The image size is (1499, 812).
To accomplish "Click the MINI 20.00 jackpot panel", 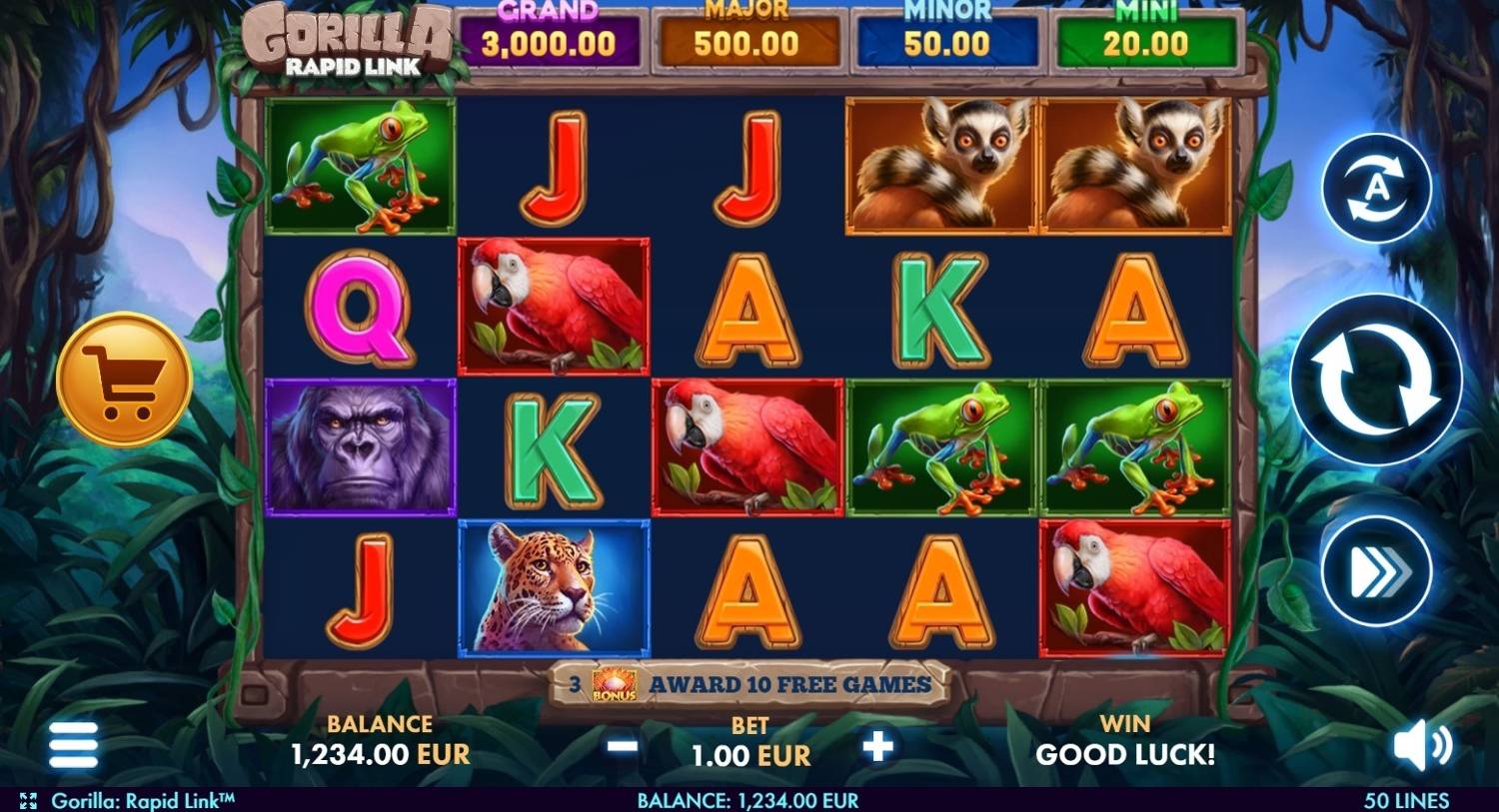I will pos(1145,32).
